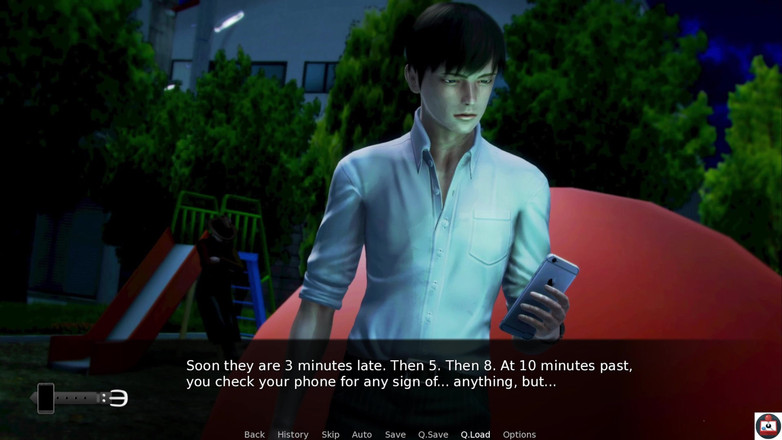Open the dialogue History log

tap(292, 434)
